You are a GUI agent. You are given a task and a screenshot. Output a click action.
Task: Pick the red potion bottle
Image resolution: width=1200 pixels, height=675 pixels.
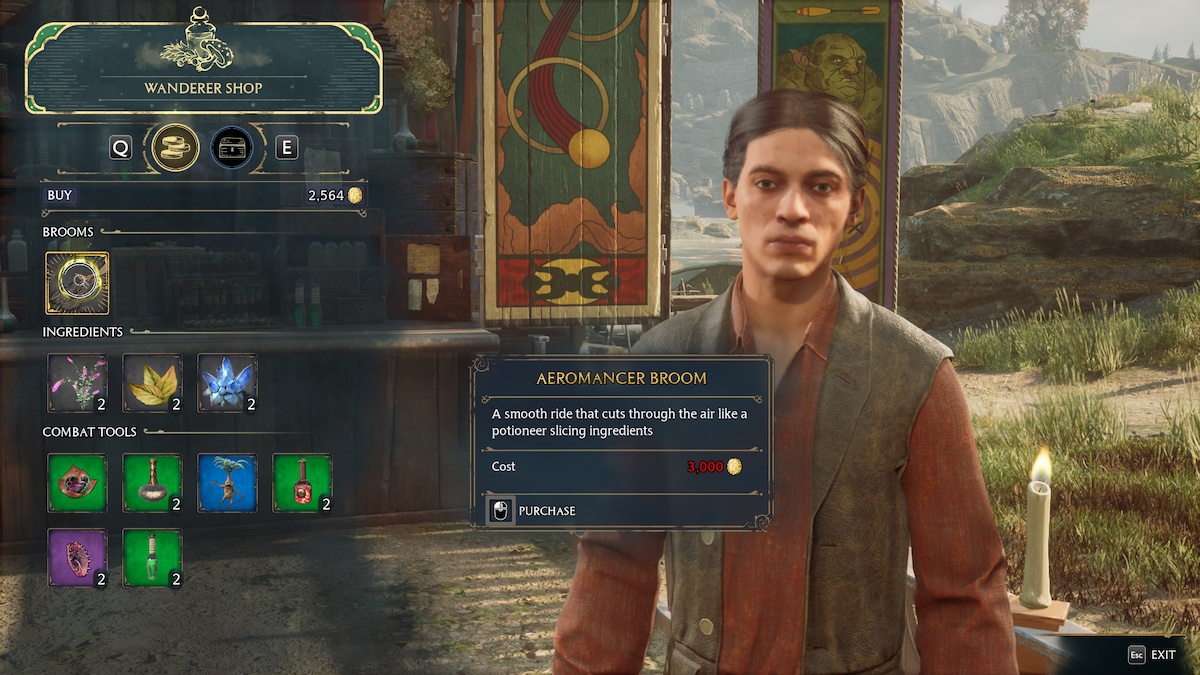click(302, 483)
